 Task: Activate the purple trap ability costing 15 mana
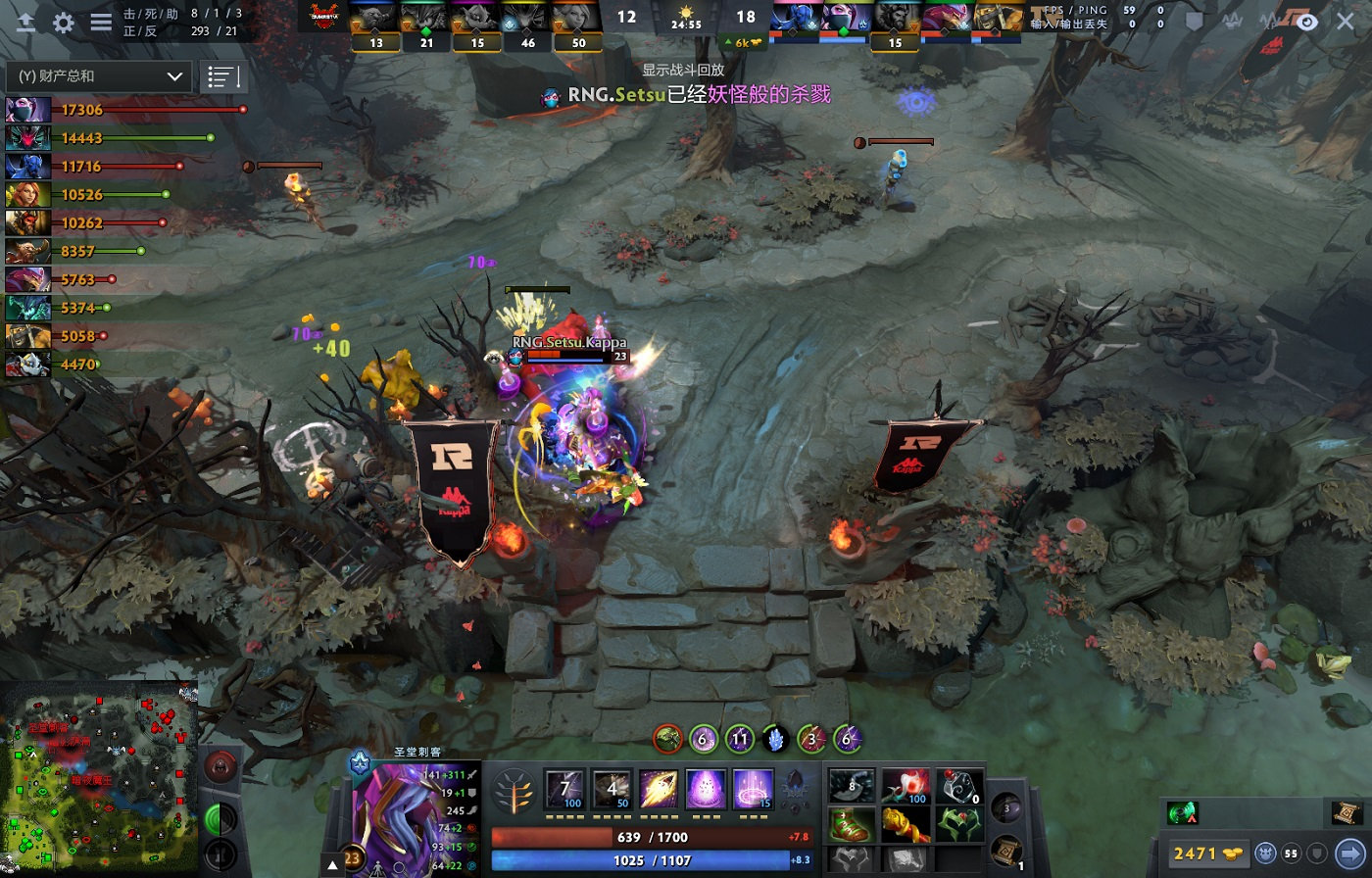pos(752,789)
